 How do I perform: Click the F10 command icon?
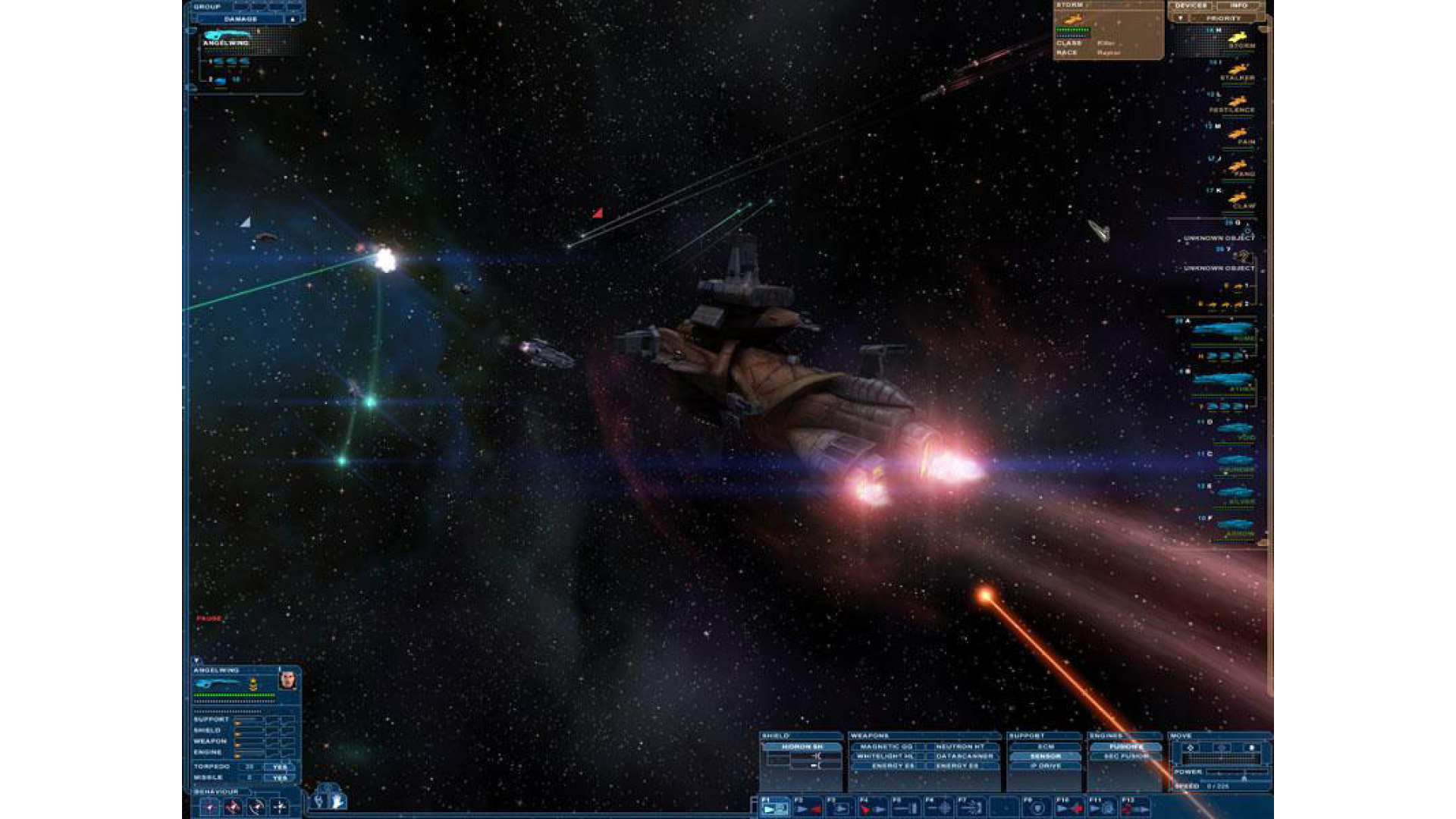click(1069, 808)
